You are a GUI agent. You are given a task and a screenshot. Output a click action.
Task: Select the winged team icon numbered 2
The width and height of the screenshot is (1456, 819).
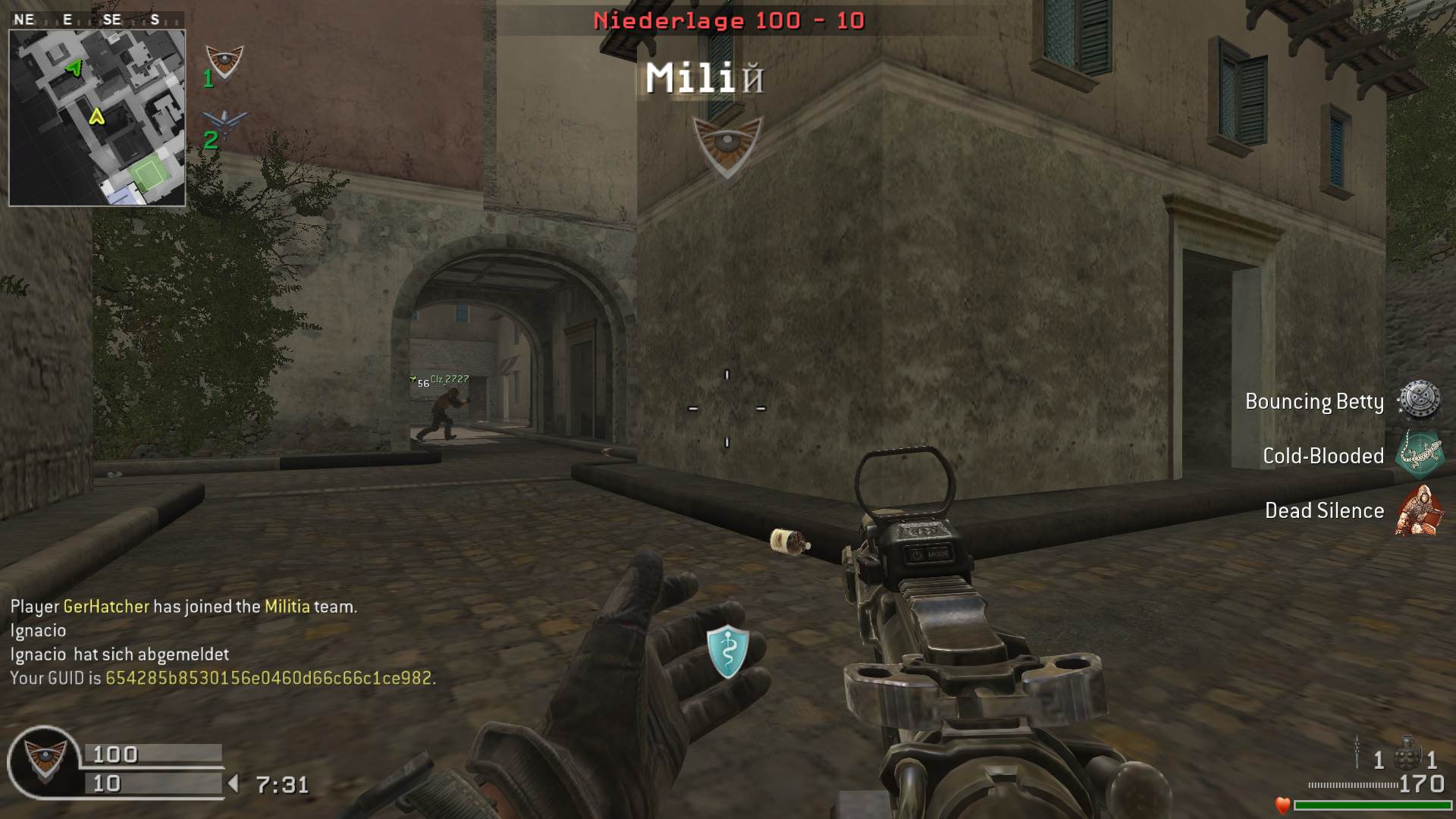click(x=225, y=122)
